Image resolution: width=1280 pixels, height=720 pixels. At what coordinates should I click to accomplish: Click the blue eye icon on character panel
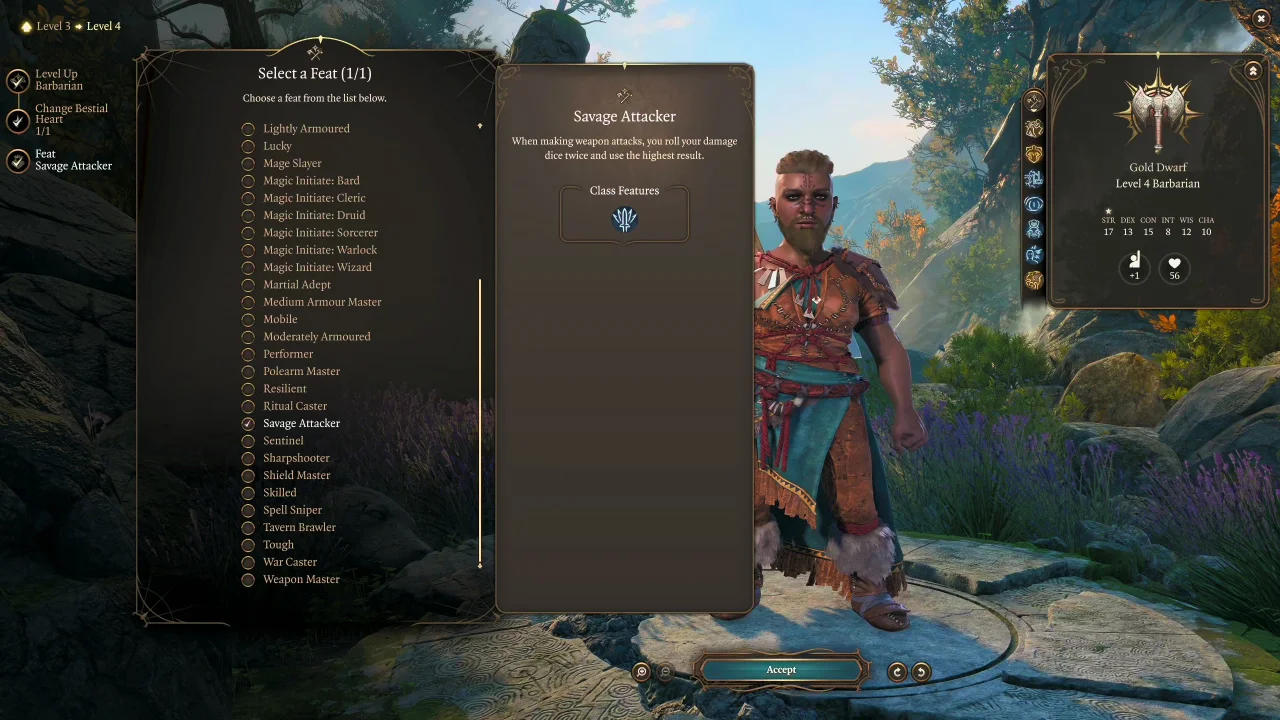[1033, 204]
